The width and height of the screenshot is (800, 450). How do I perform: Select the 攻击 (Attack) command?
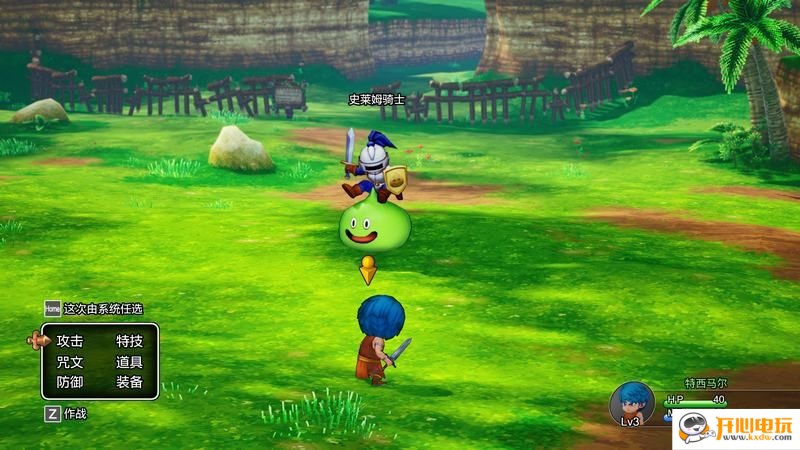tap(70, 341)
